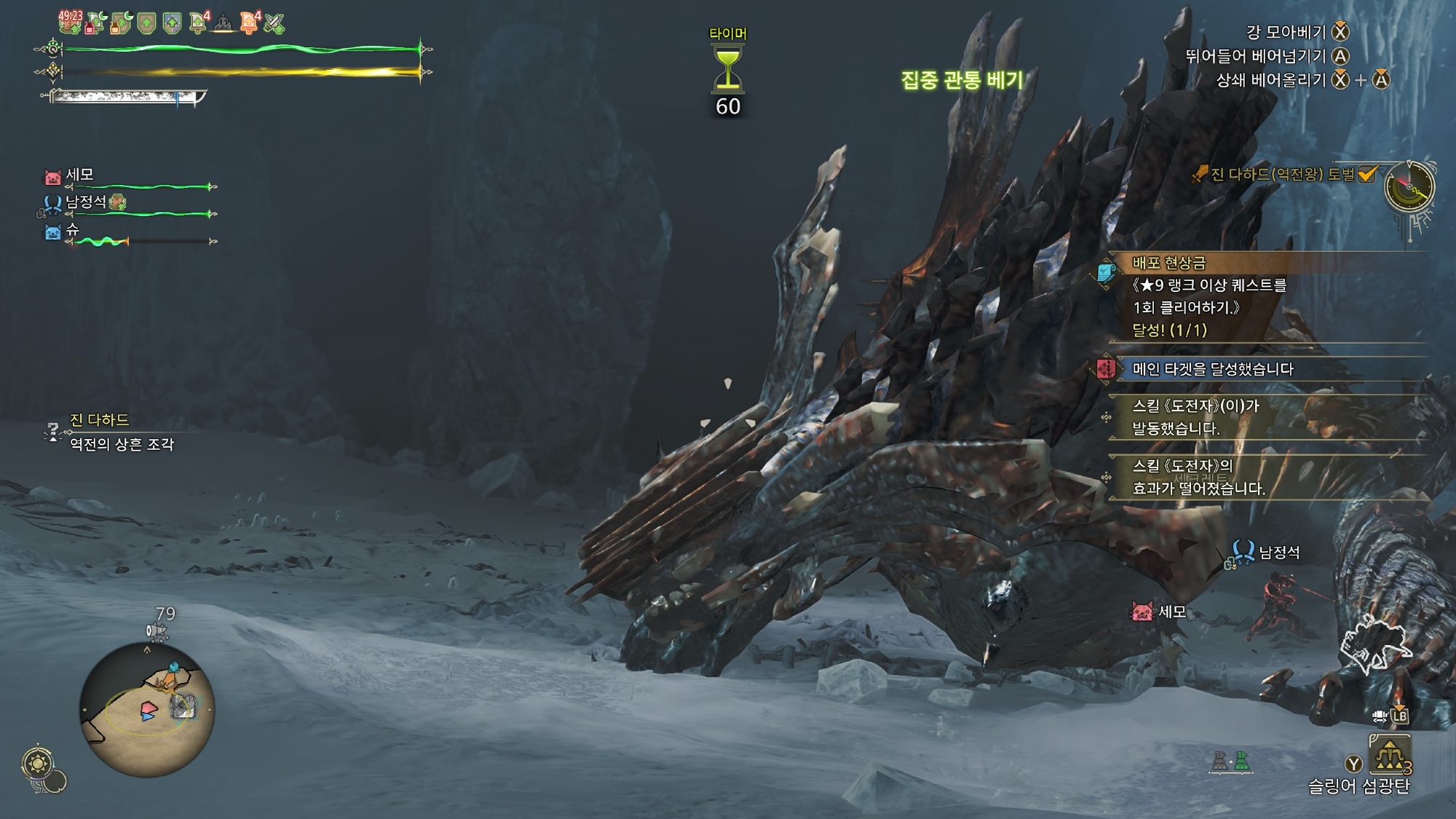This screenshot has height=819, width=1456.
Task: Click the crossed swords buff icon
Action: click(274, 23)
